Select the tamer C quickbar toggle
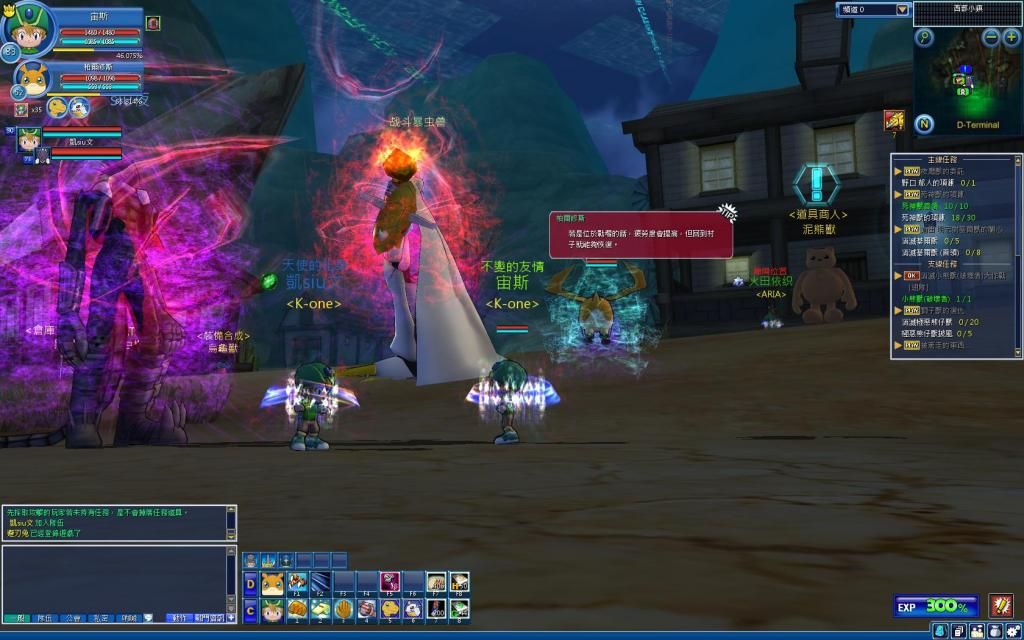The image size is (1024, 640). pyautogui.click(x=250, y=608)
